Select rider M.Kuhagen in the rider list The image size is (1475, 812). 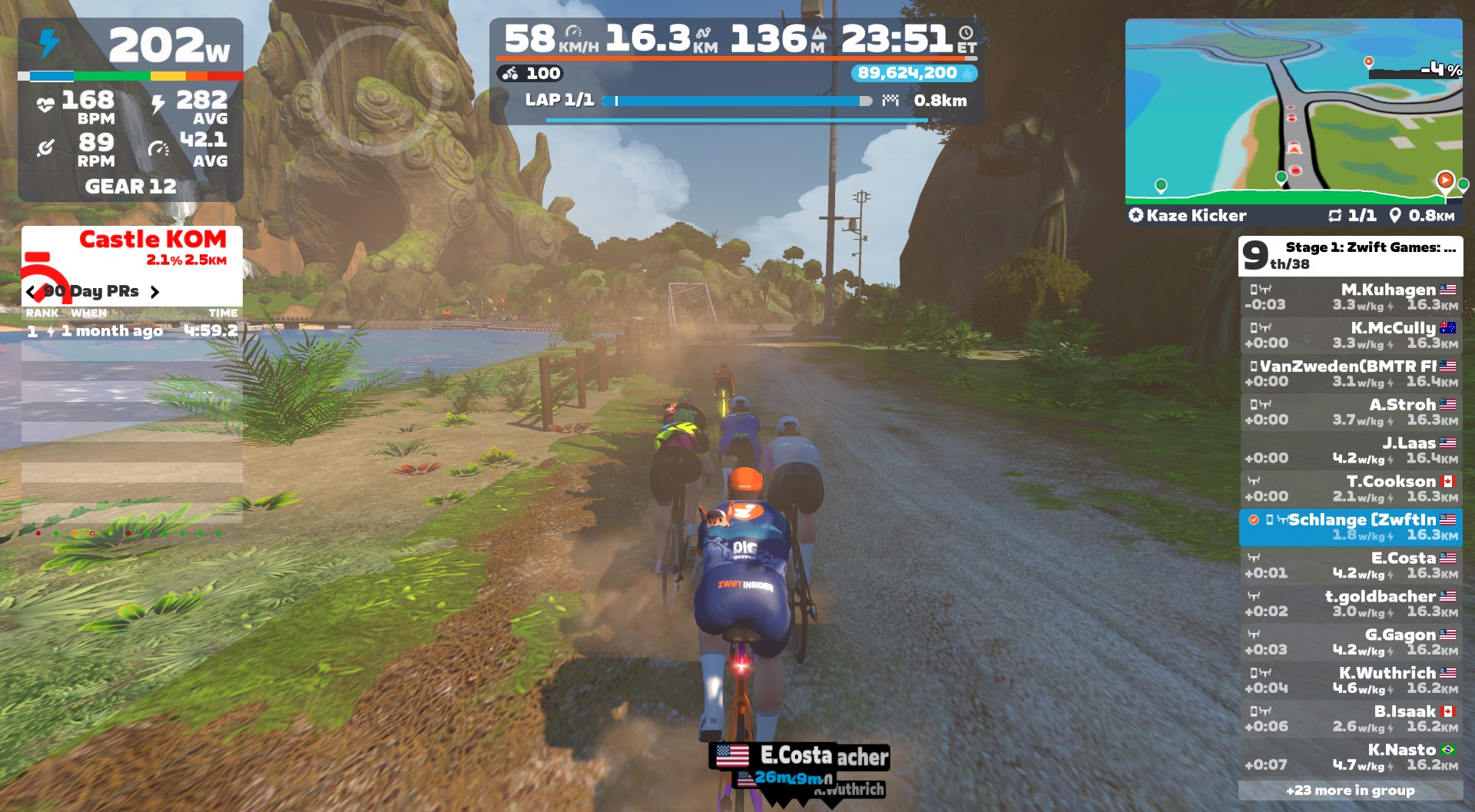coord(1351,297)
